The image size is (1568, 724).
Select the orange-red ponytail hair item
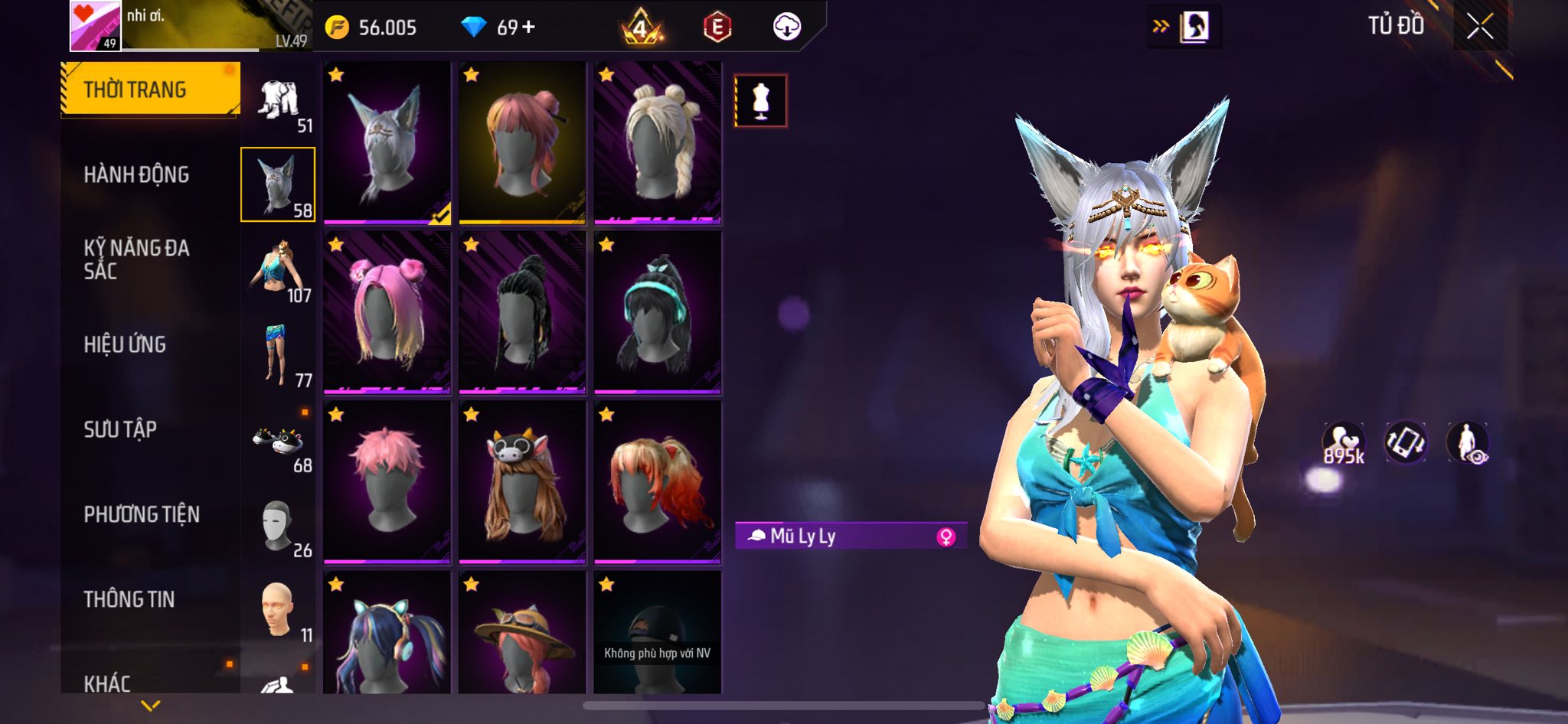pyautogui.click(x=657, y=482)
